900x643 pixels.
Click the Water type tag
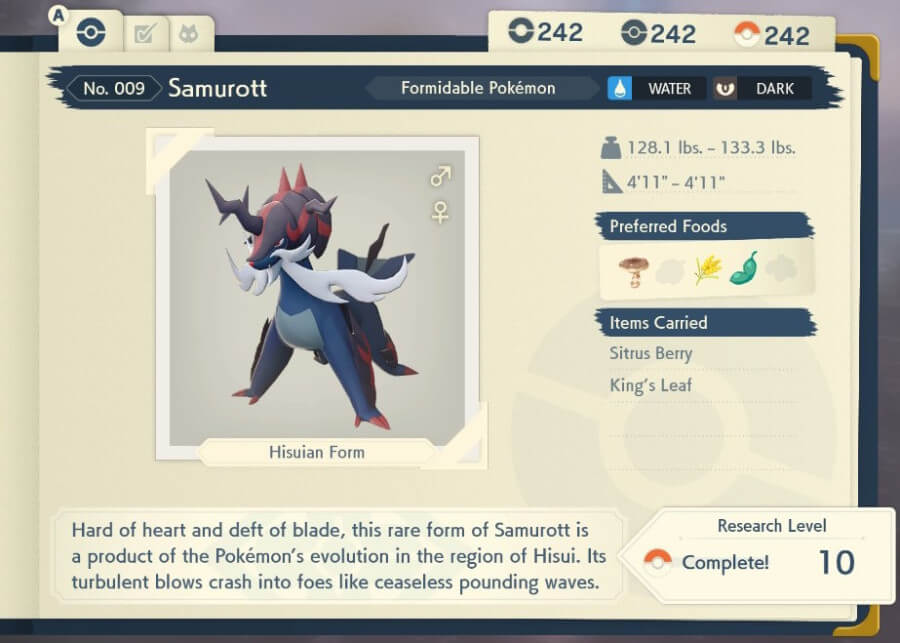point(656,88)
